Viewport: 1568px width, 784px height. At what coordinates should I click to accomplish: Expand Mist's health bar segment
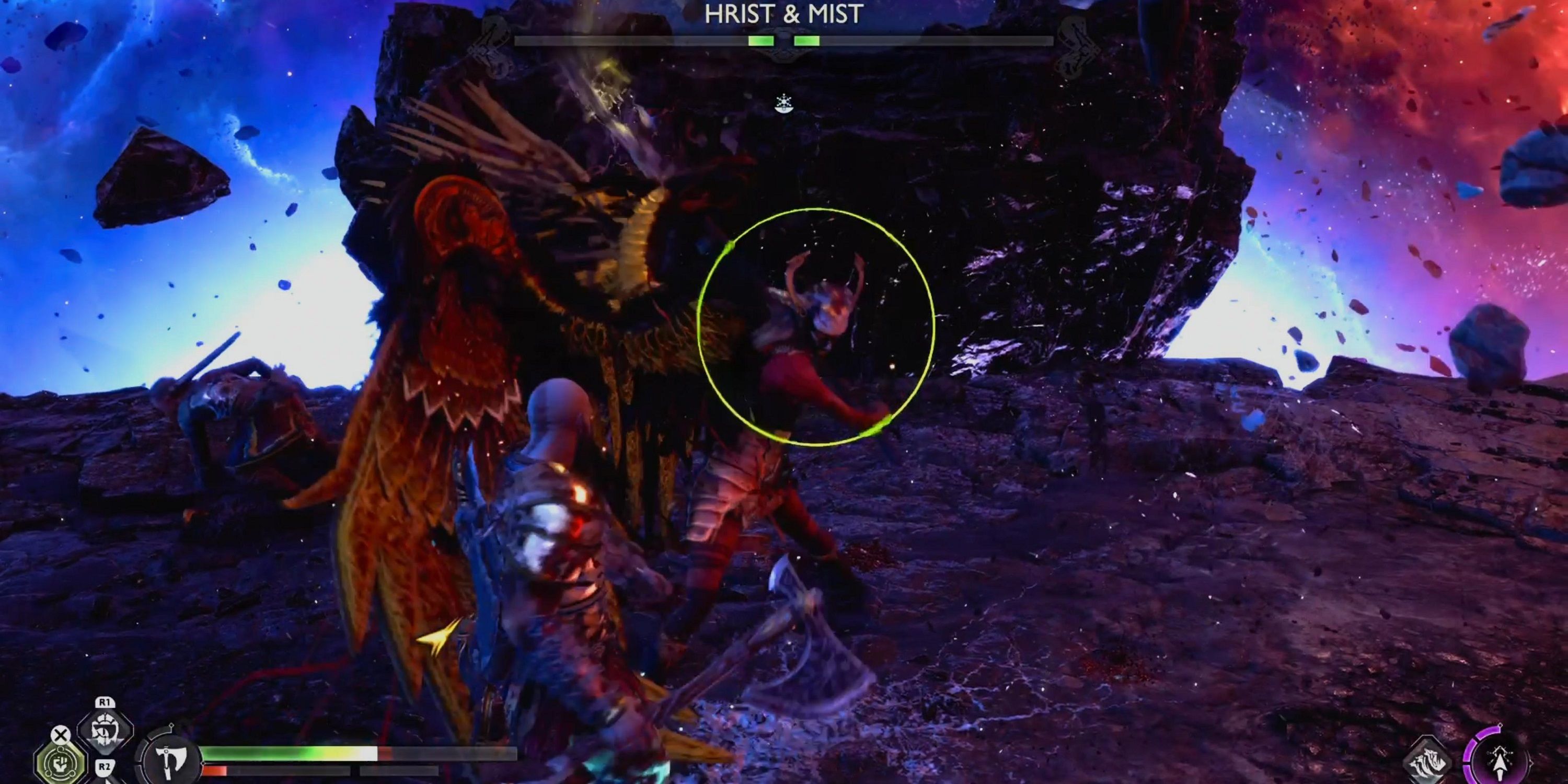click(x=806, y=41)
